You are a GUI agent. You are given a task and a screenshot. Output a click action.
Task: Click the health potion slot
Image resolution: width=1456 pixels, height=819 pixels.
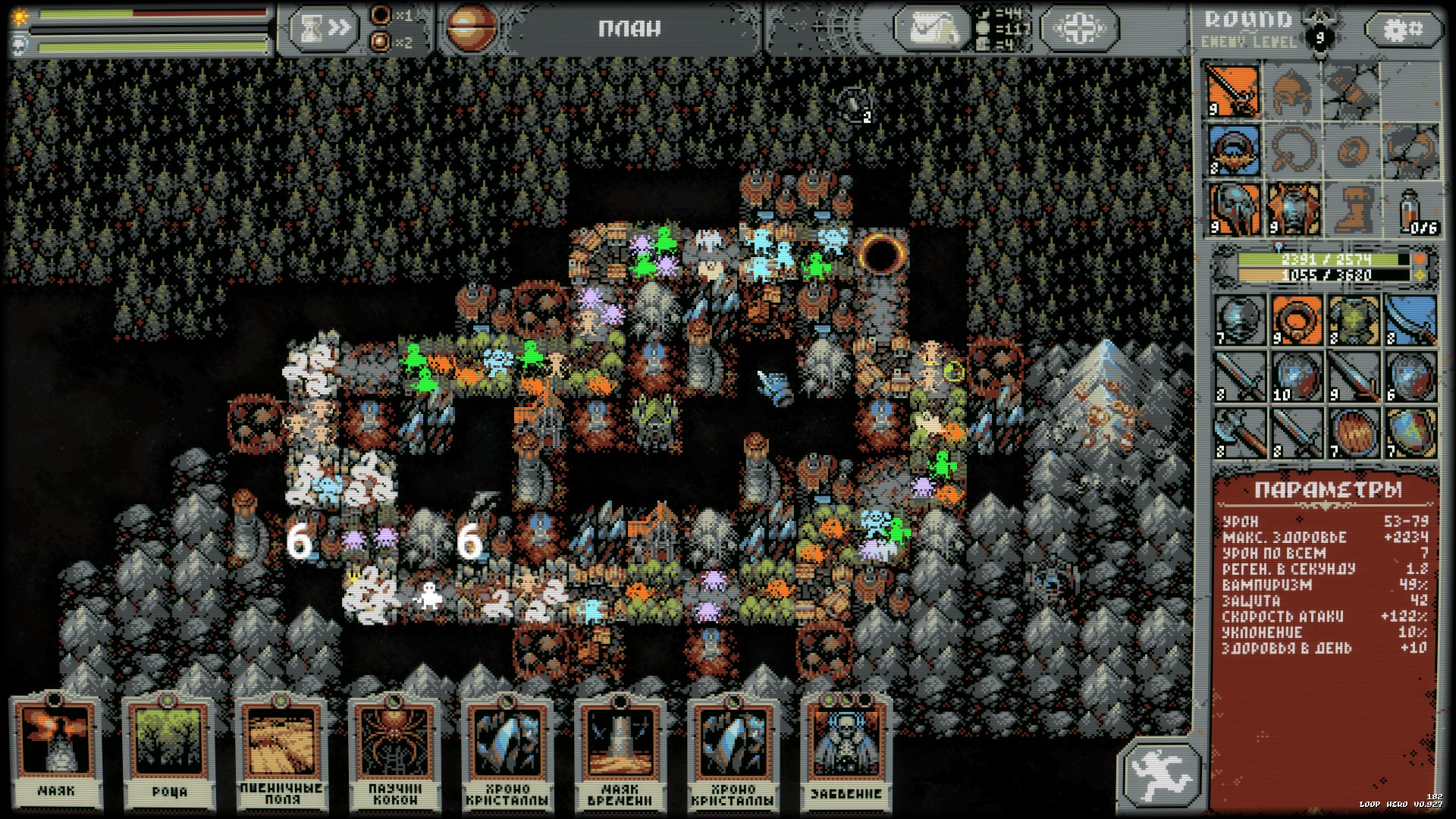coord(1412,209)
